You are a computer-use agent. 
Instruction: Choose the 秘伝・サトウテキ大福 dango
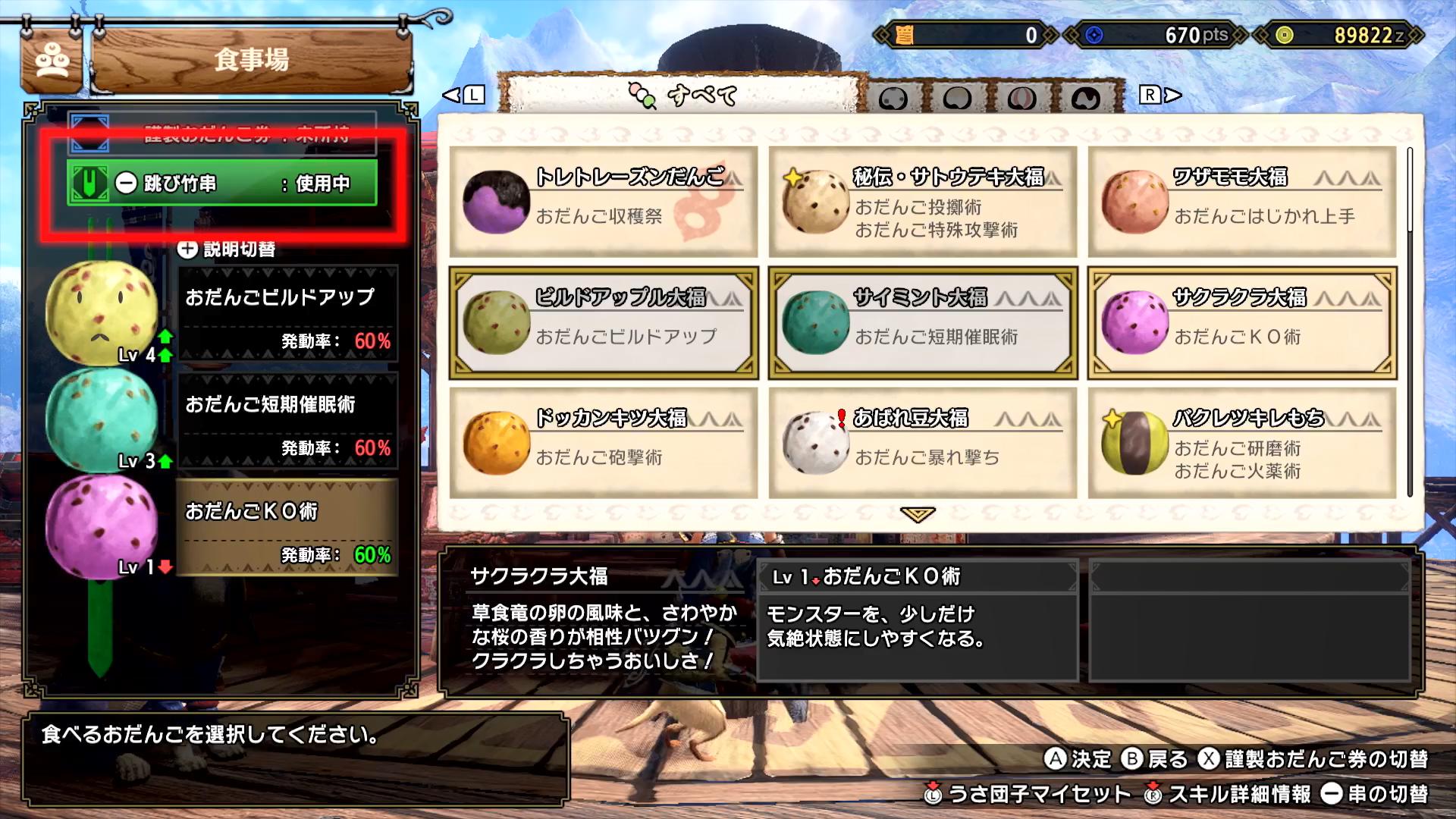[922, 201]
